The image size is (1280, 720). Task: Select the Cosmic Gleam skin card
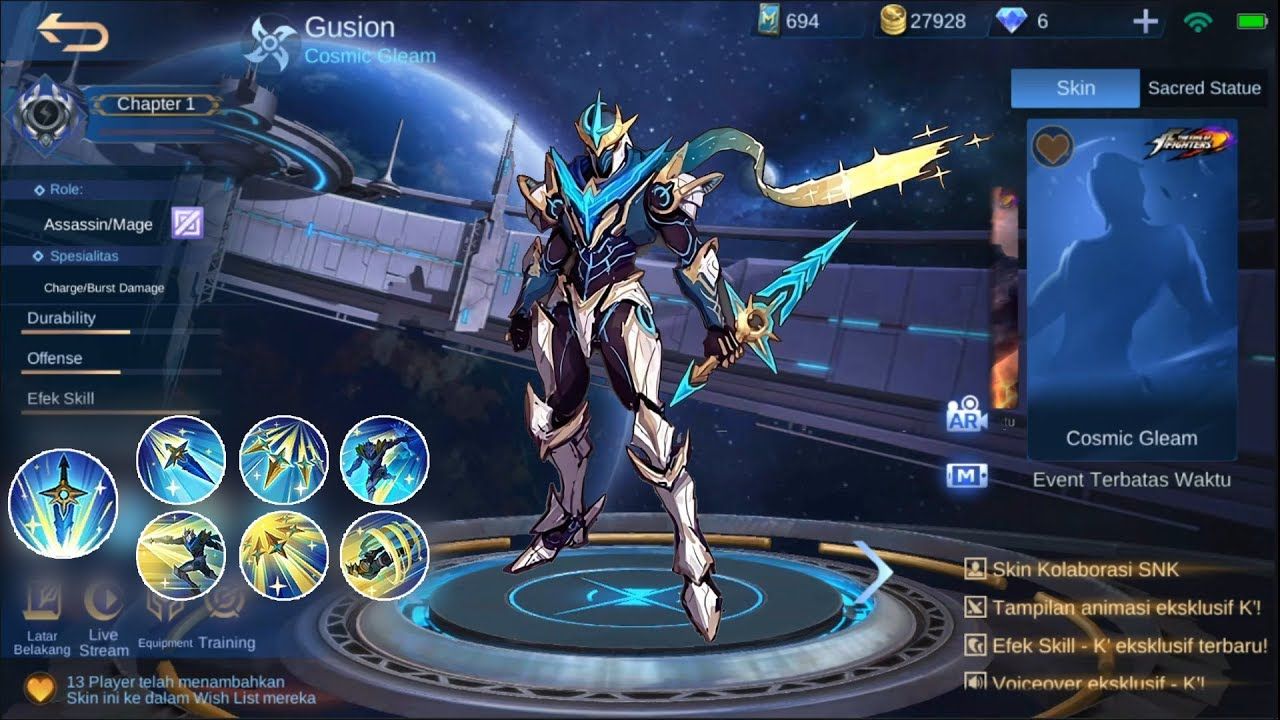tap(1131, 290)
